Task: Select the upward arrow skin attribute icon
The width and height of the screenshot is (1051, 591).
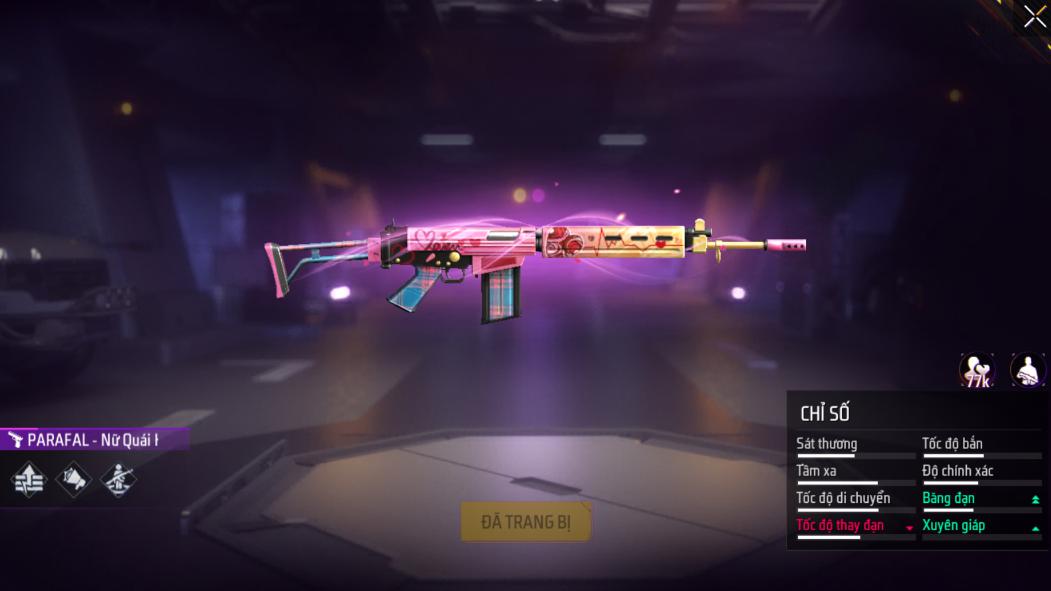Action: pos(29,480)
